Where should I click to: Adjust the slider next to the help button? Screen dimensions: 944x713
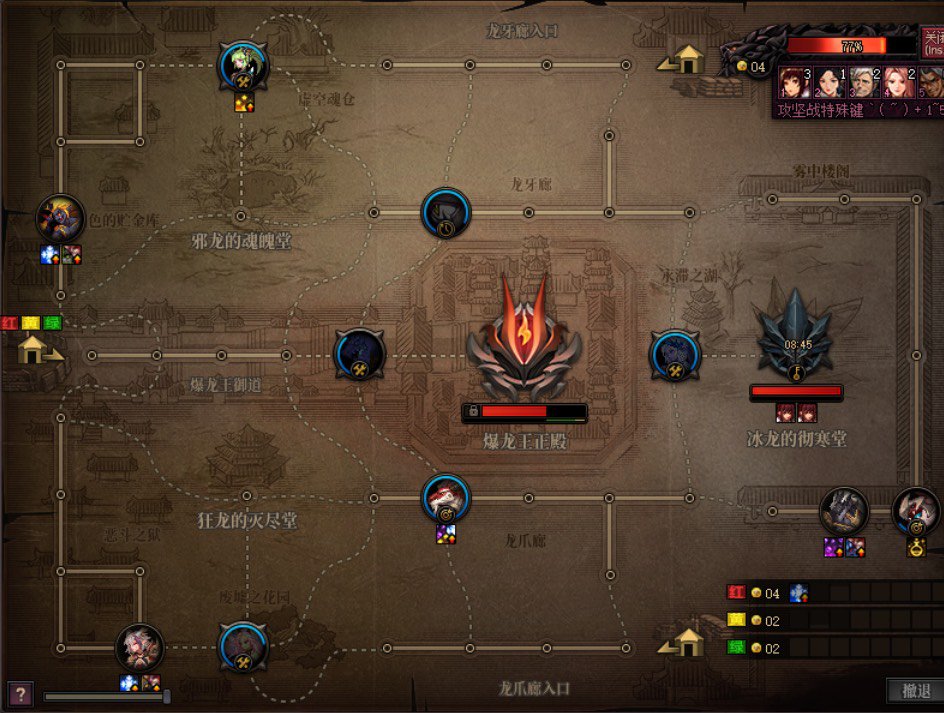(166, 696)
